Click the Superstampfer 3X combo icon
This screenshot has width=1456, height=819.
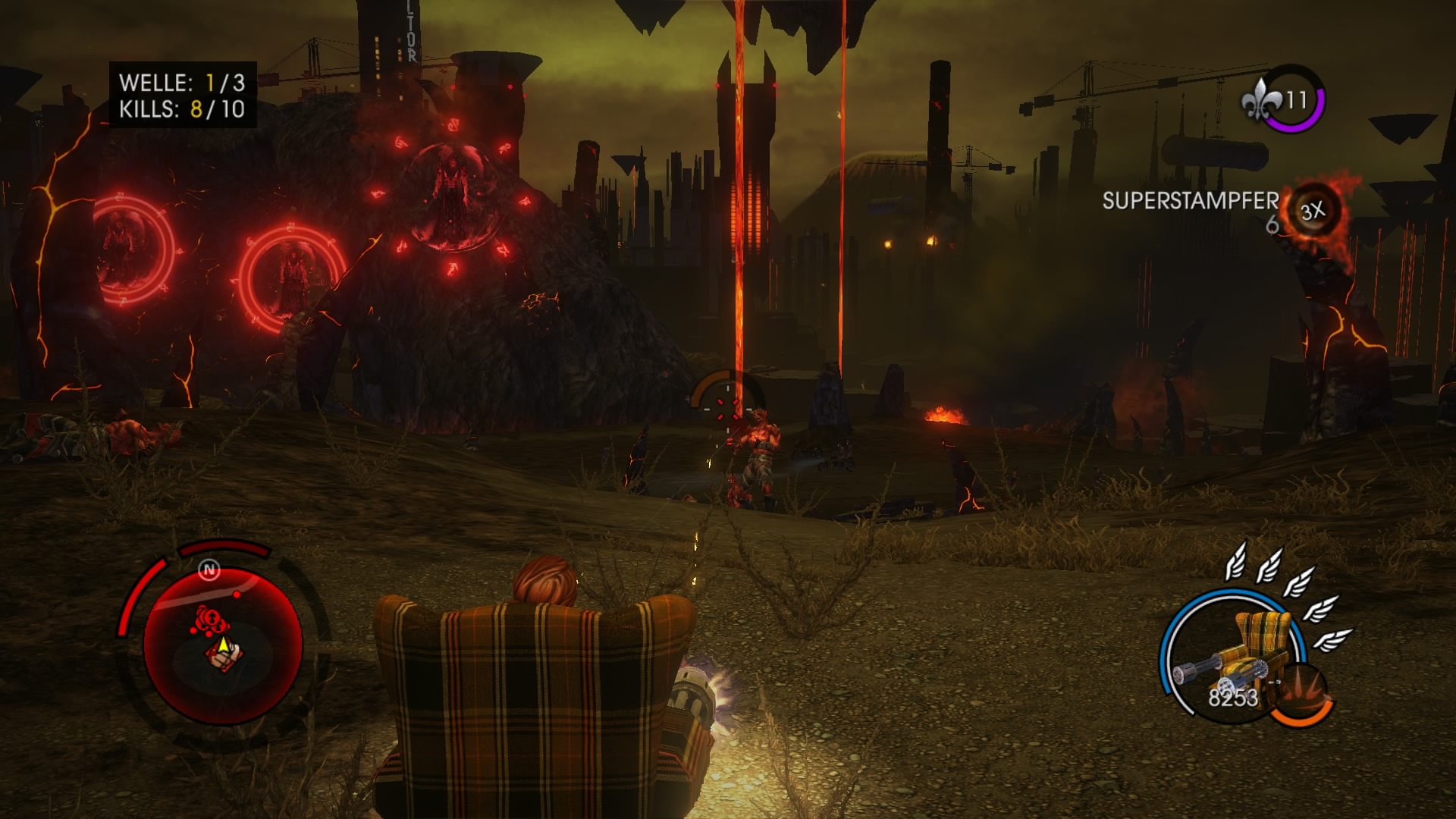(x=1313, y=211)
